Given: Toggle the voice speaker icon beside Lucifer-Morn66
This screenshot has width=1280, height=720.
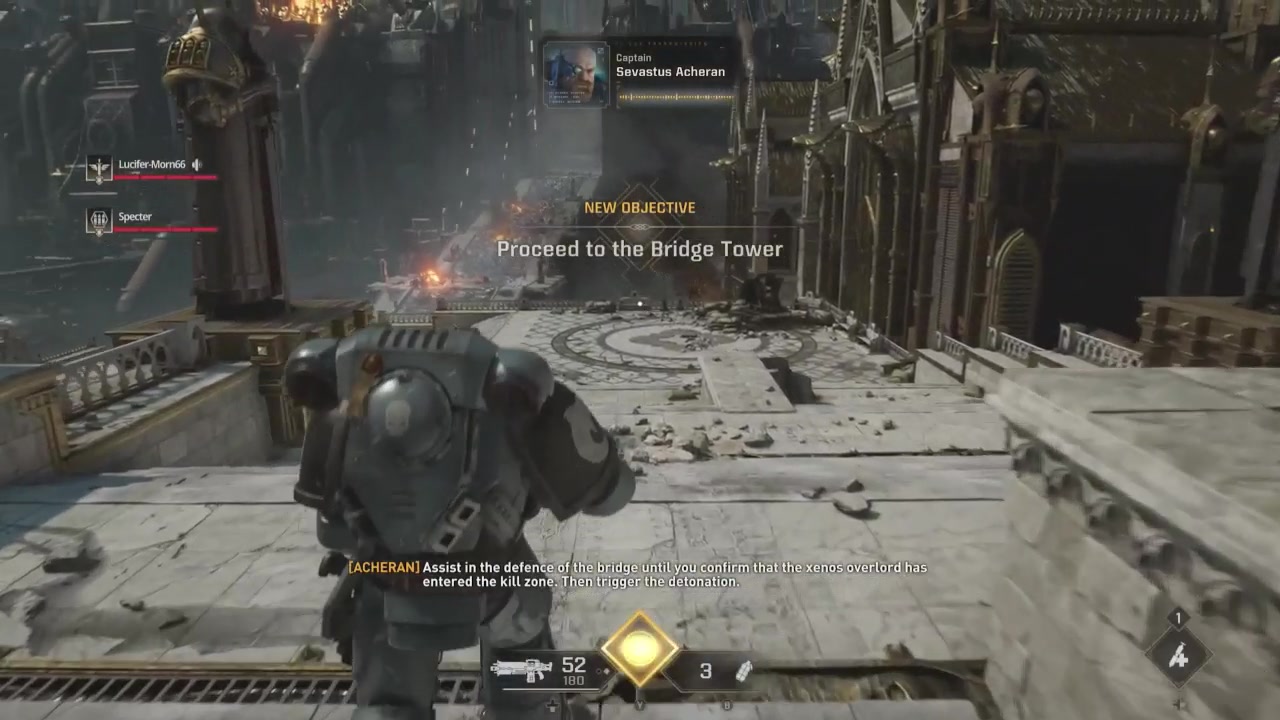Looking at the screenshot, I should [x=197, y=164].
